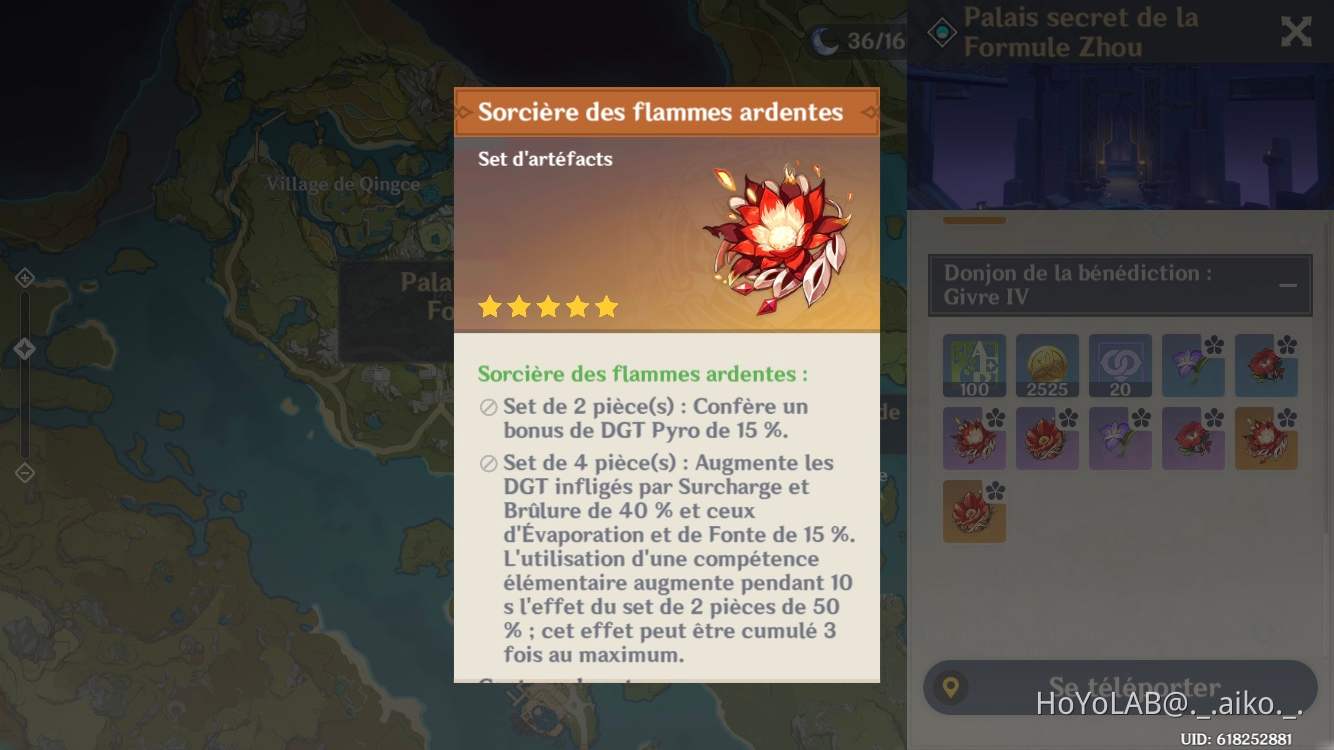Select the Mora reward showing 2525
Screen dimensions: 1334x750
tap(1047, 365)
